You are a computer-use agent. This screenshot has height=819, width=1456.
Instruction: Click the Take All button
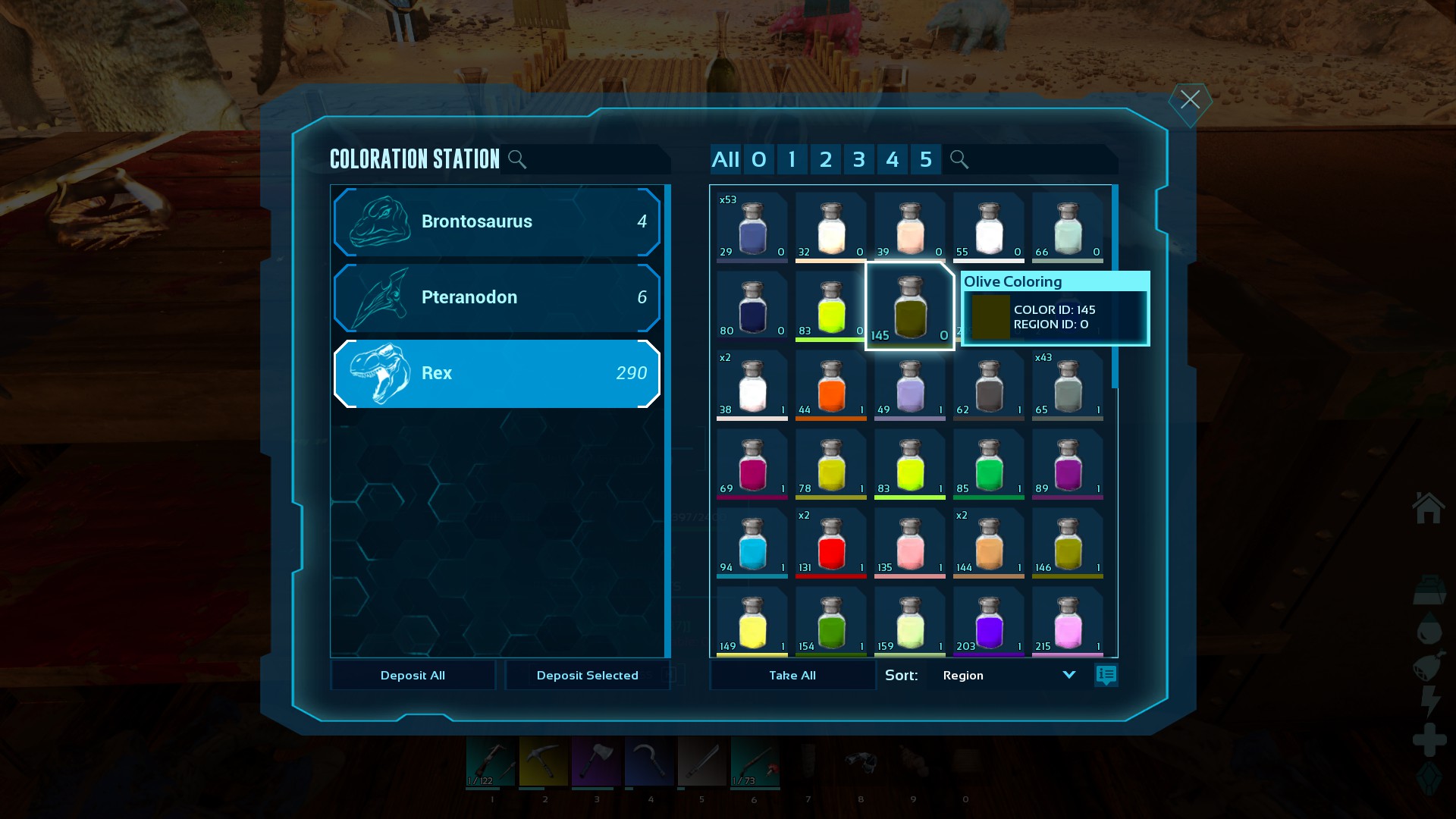pyautogui.click(x=792, y=675)
